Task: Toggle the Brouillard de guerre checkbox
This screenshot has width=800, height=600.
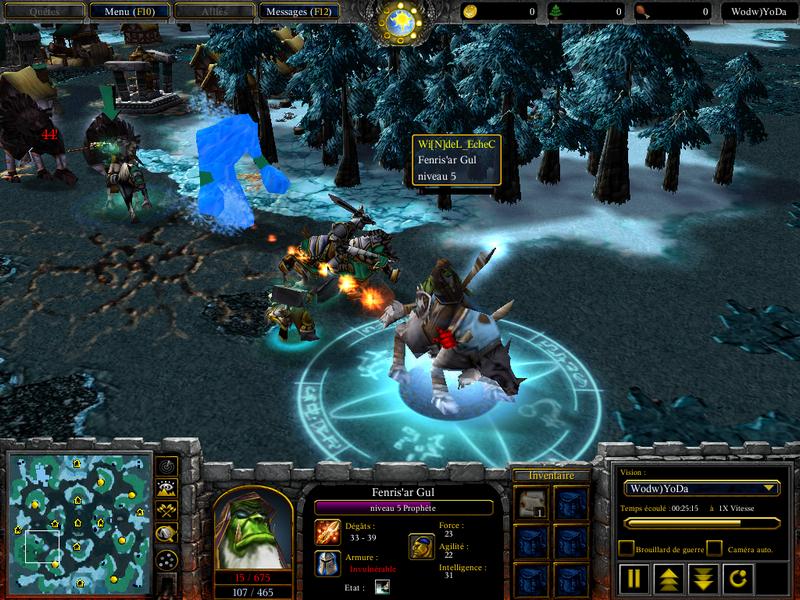Action: point(626,549)
